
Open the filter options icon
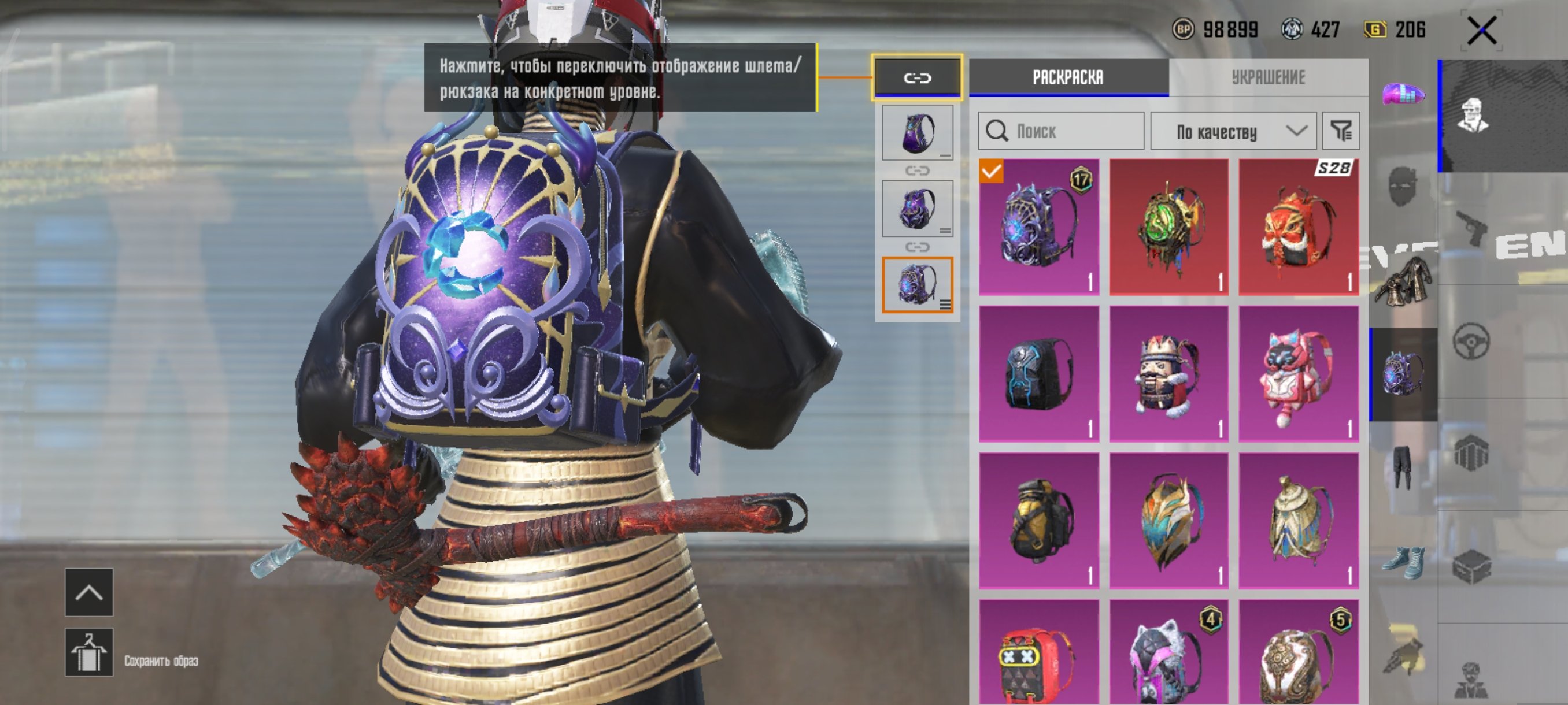[1341, 131]
